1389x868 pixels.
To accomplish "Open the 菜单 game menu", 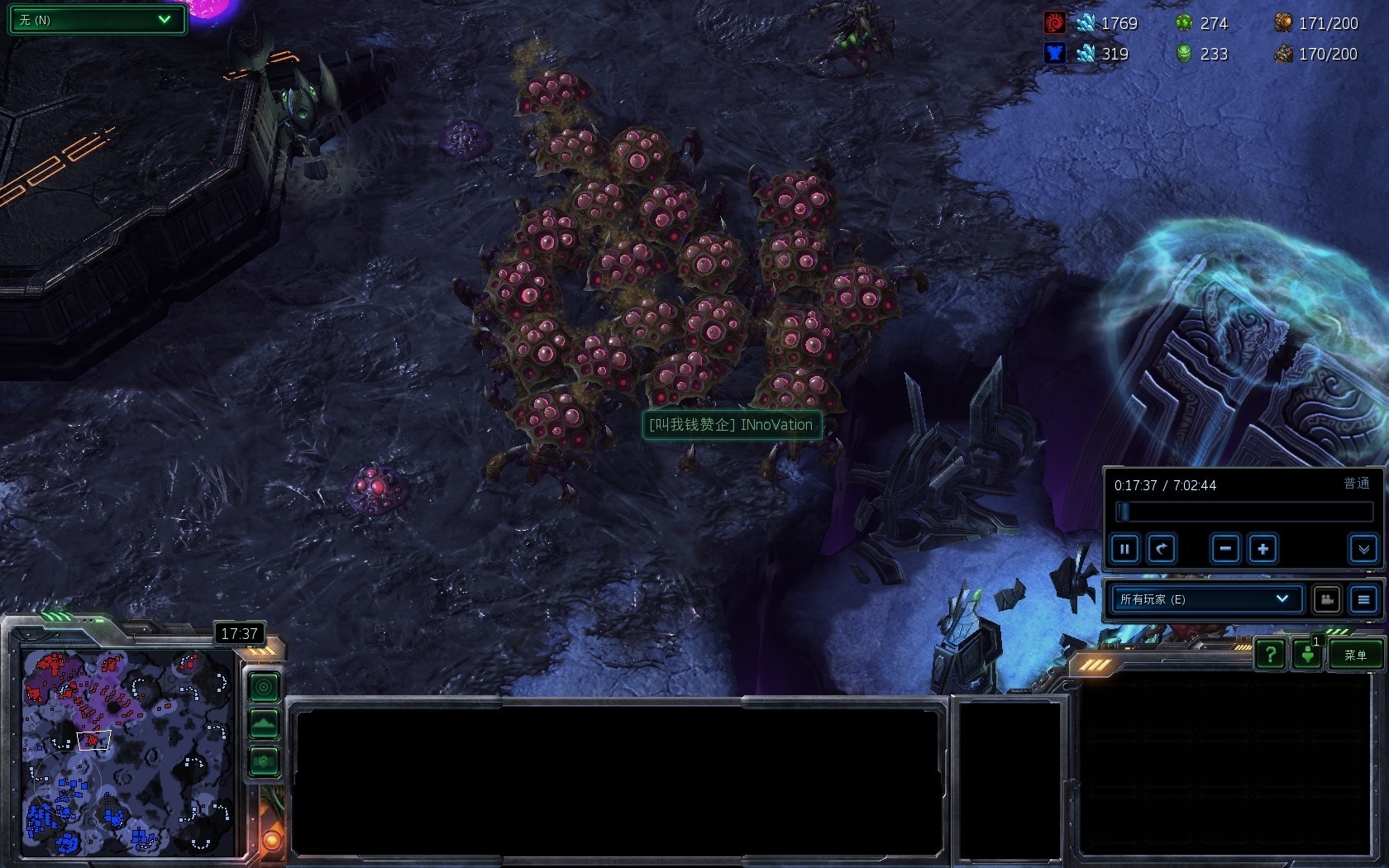I will click(1355, 656).
